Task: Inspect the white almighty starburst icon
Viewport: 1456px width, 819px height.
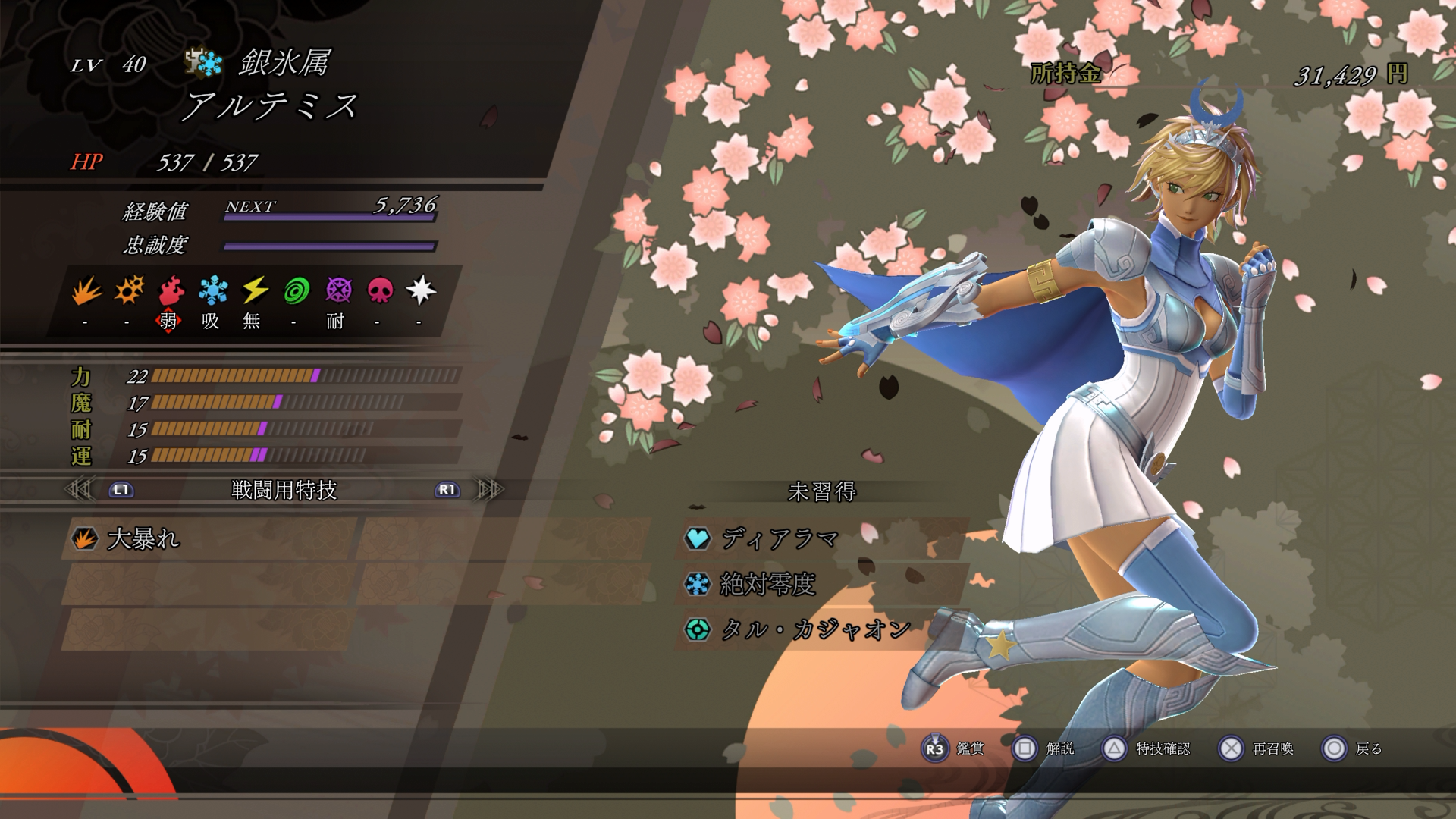Action: (x=421, y=291)
